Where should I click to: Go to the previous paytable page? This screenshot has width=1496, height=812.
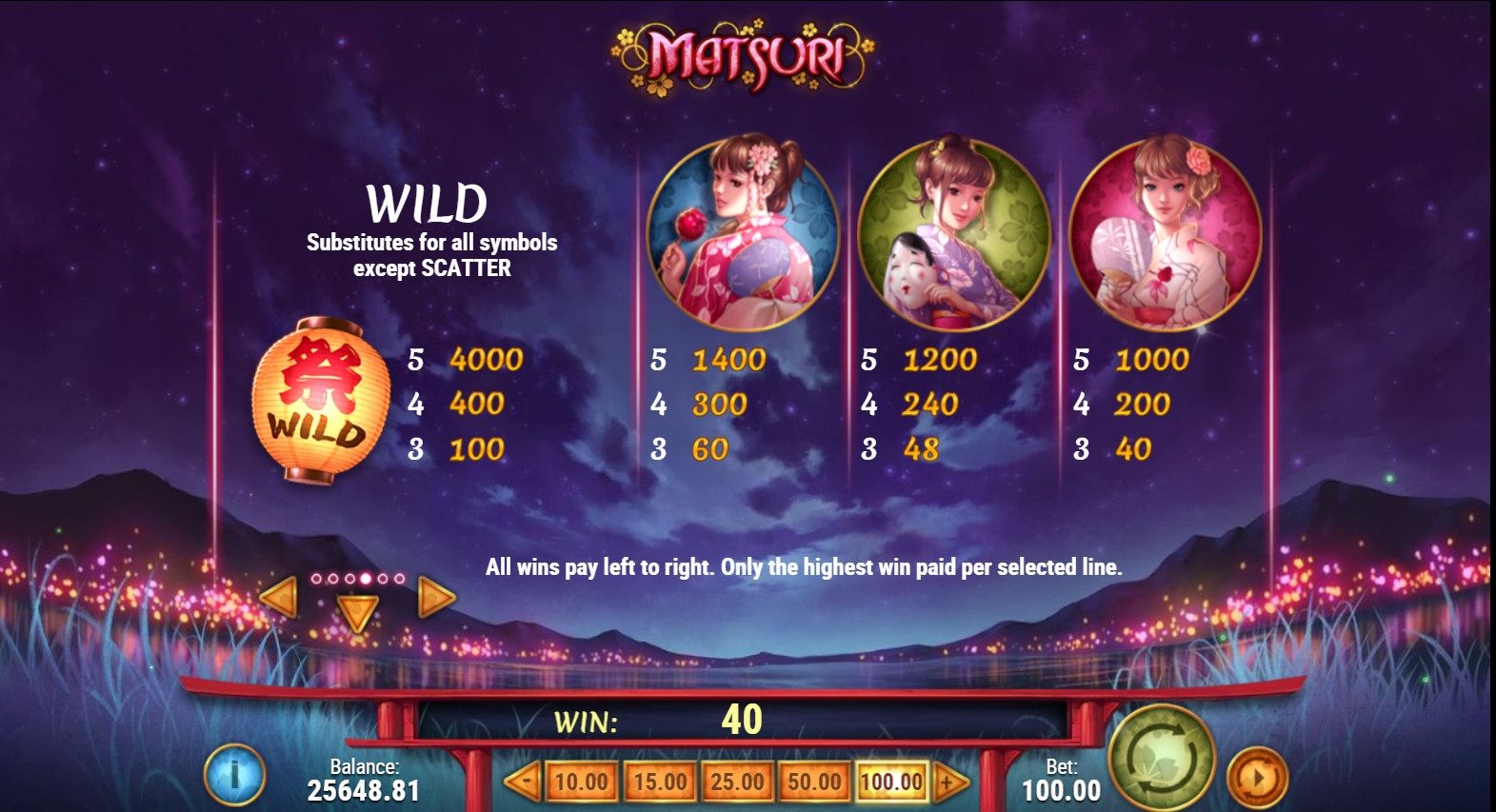pos(279,598)
